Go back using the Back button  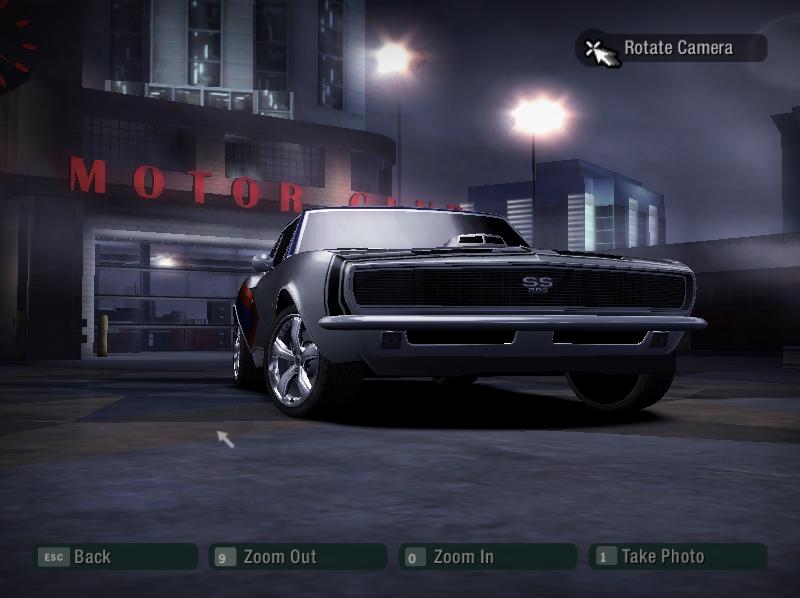tap(115, 557)
